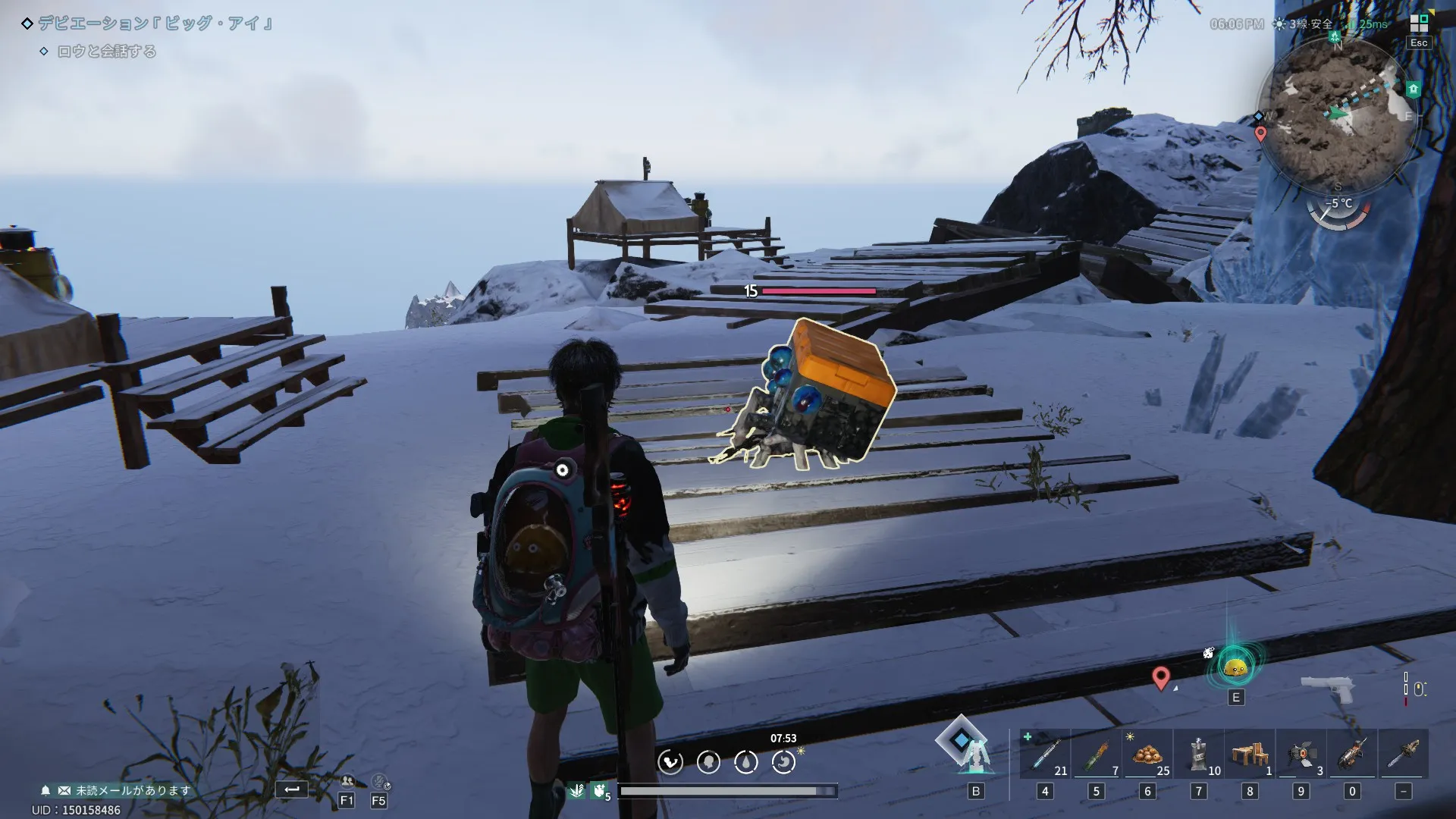Select the chainsaw hotbar slot
The width and height of the screenshot is (1456, 819).
pyautogui.click(x=1404, y=754)
